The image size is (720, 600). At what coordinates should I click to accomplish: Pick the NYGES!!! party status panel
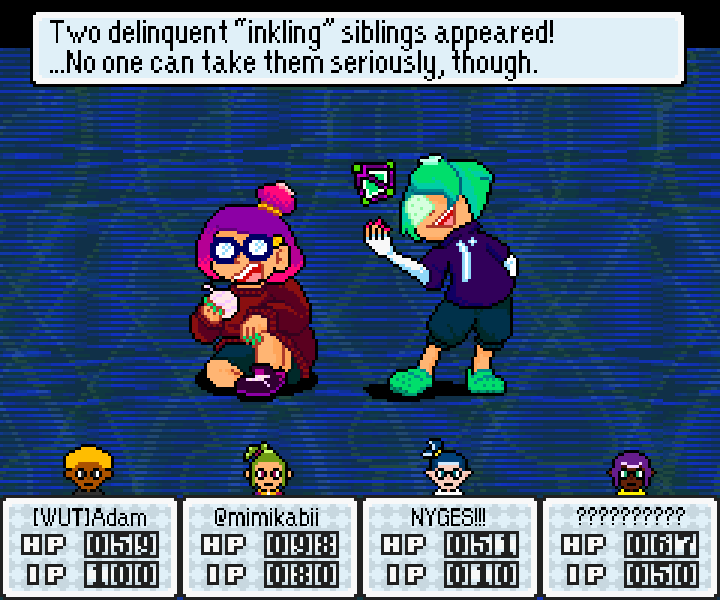(449, 546)
